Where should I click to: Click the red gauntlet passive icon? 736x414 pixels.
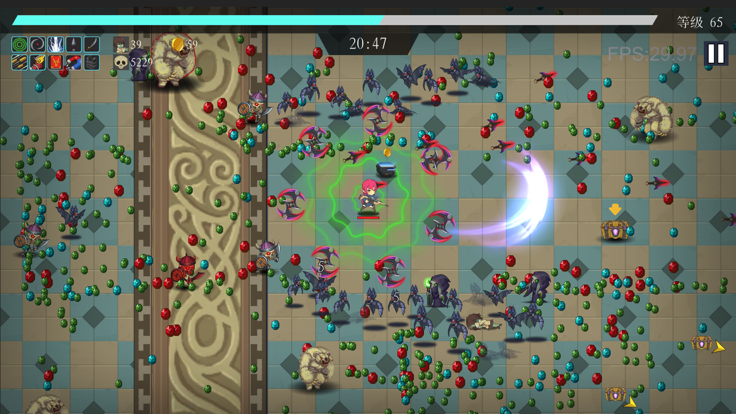[37, 63]
